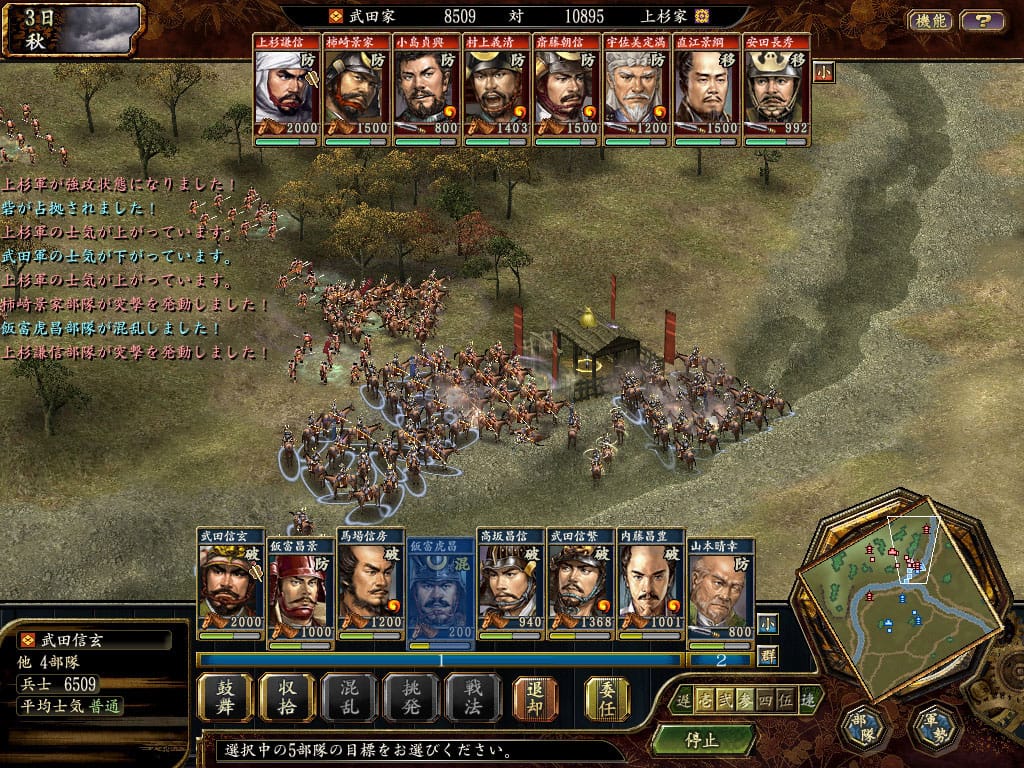Order a retreat with 退却

[535, 697]
